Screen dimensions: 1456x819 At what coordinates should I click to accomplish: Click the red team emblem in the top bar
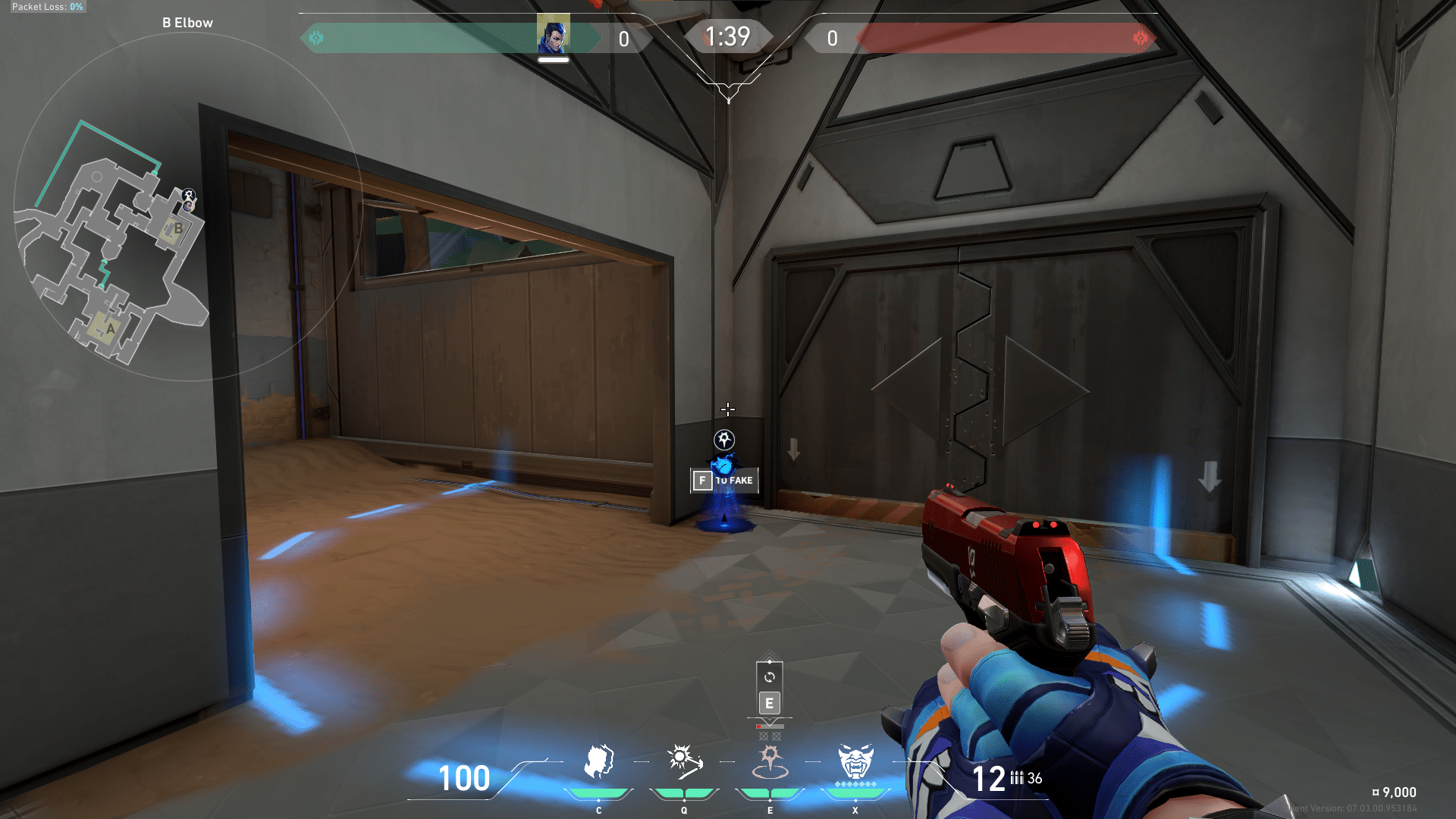point(1140,38)
